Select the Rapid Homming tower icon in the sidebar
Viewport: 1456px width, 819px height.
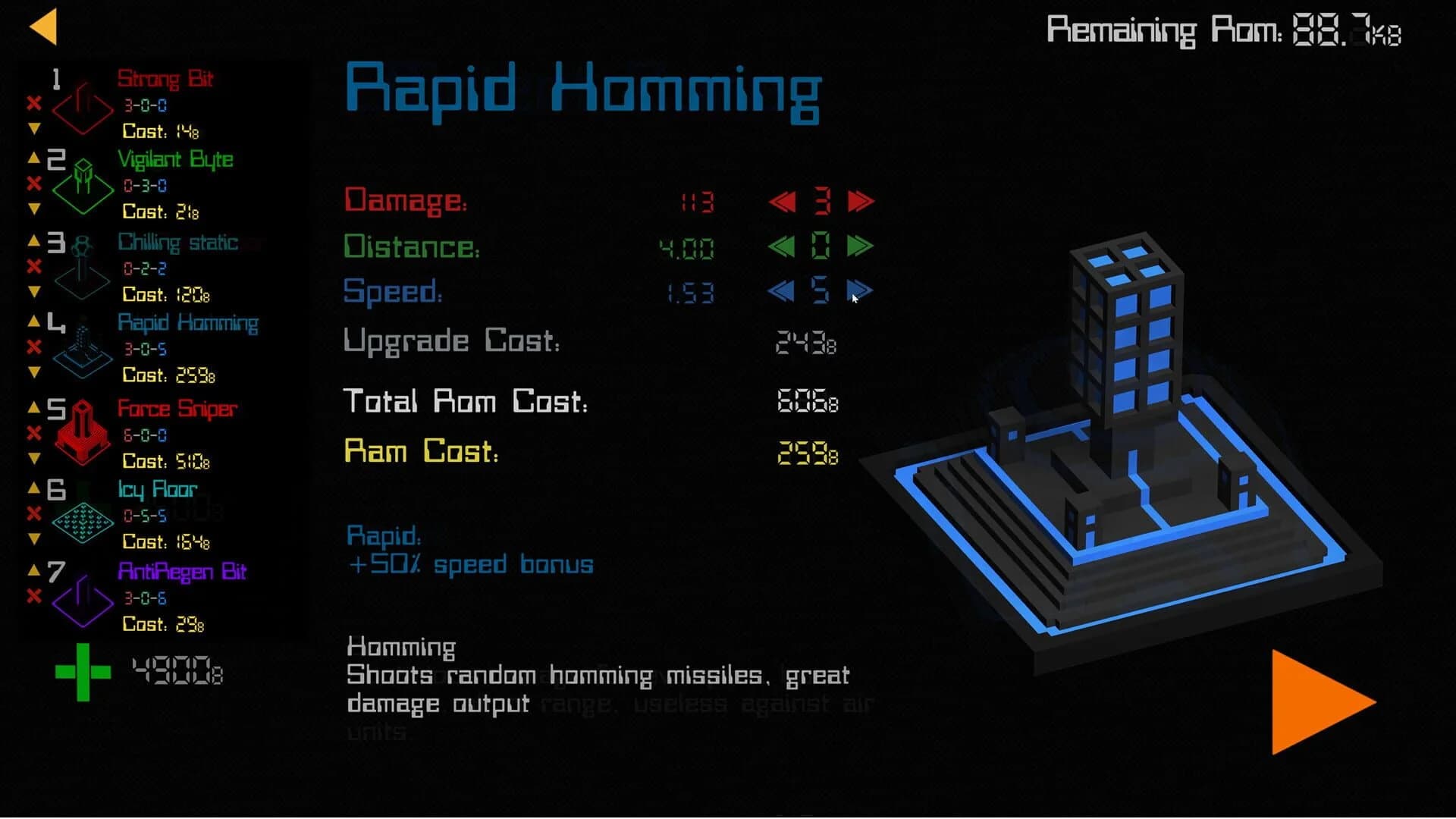click(82, 349)
